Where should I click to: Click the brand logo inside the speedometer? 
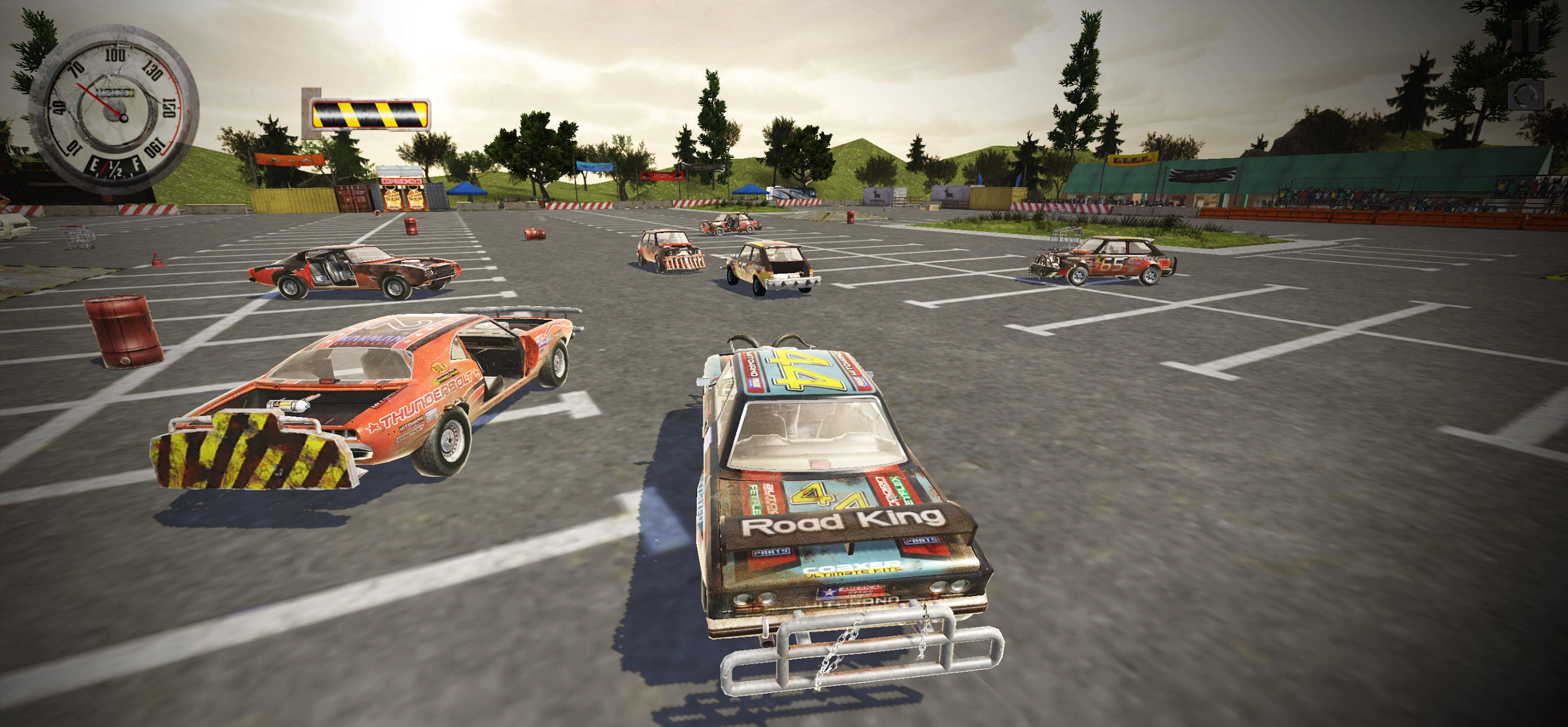(116, 93)
